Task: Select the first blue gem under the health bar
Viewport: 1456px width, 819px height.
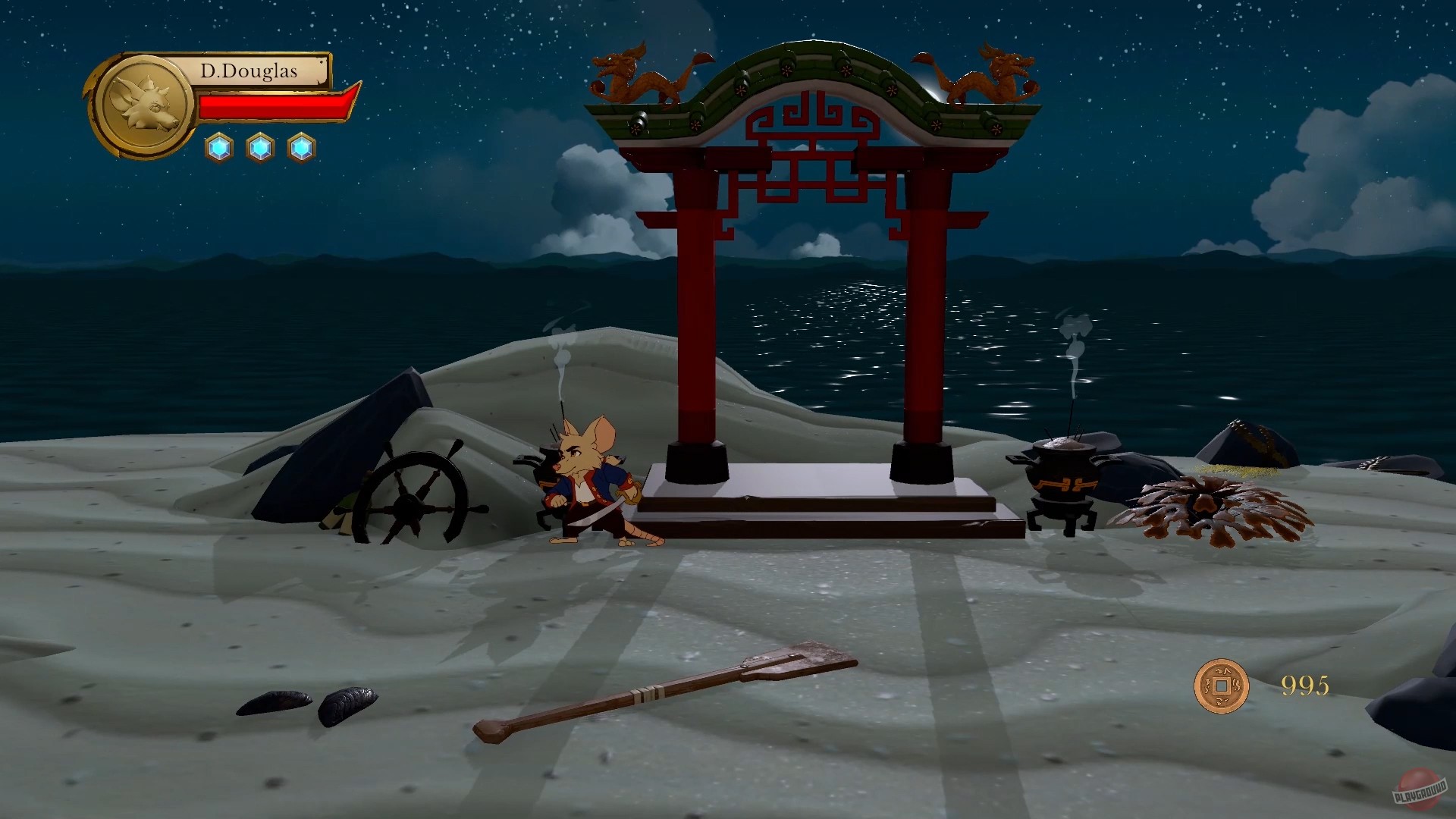Action: (x=219, y=148)
